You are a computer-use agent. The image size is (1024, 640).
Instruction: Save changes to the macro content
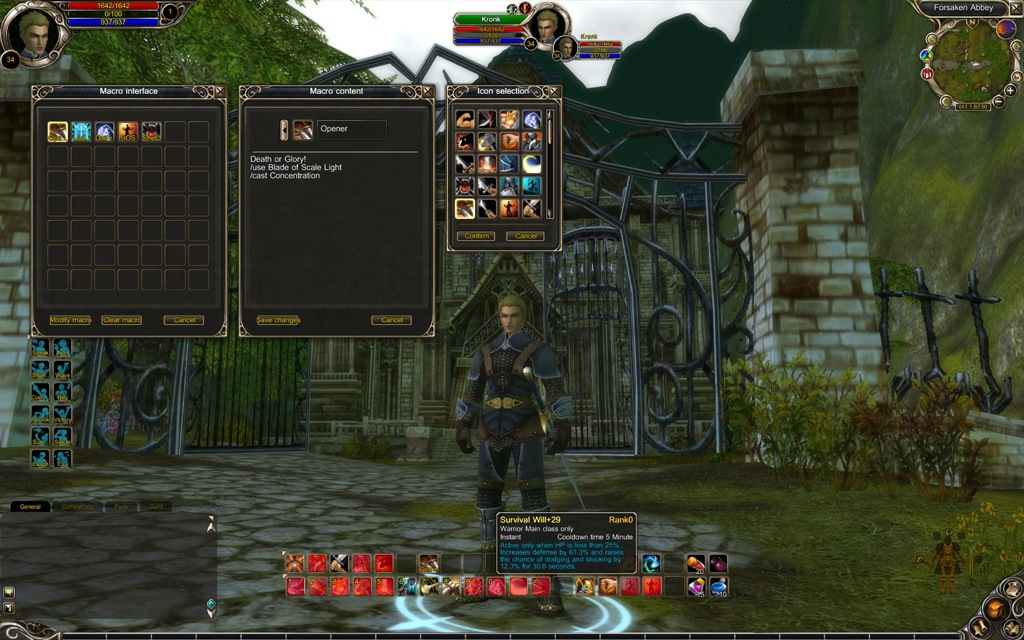click(x=278, y=320)
